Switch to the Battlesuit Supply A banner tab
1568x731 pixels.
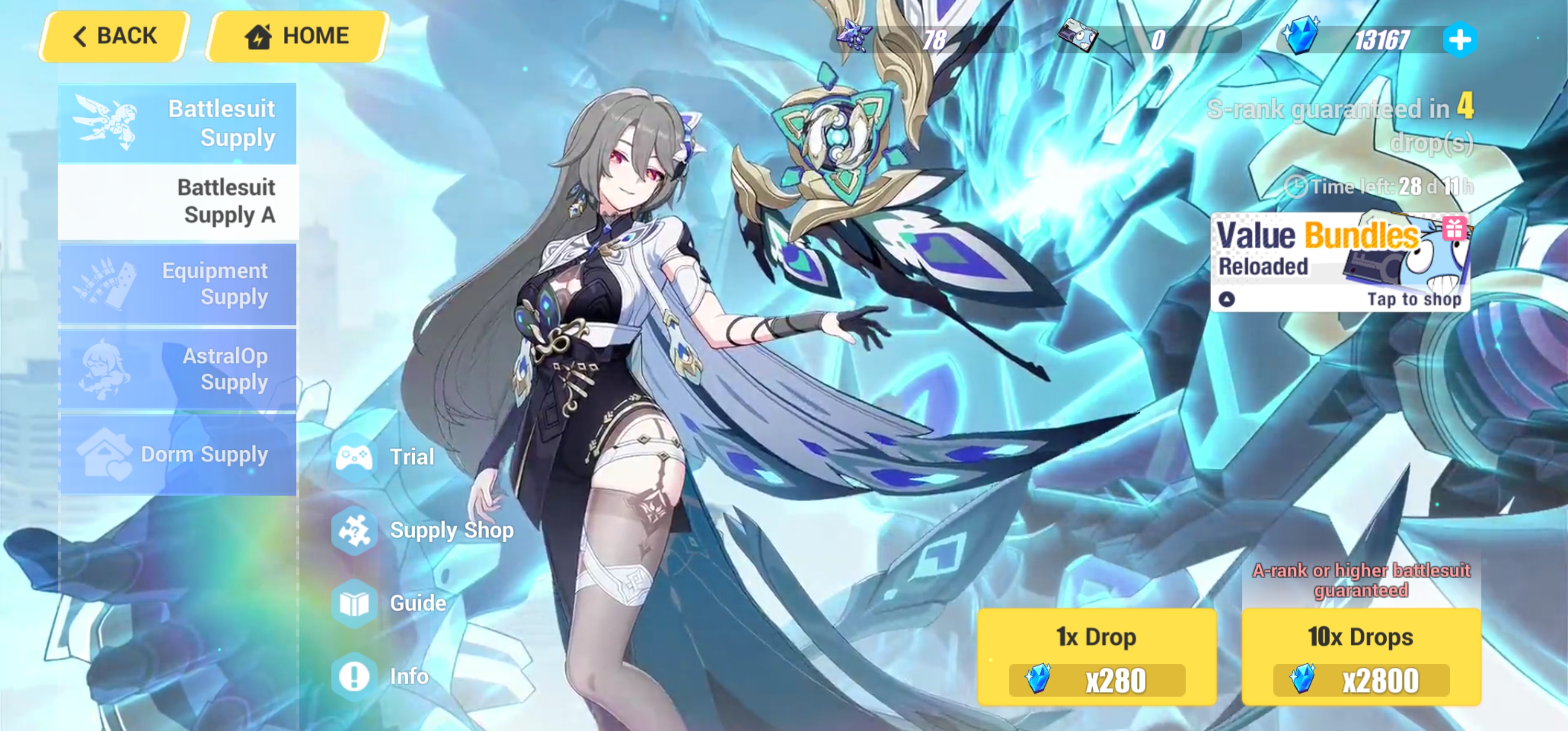[x=177, y=201]
